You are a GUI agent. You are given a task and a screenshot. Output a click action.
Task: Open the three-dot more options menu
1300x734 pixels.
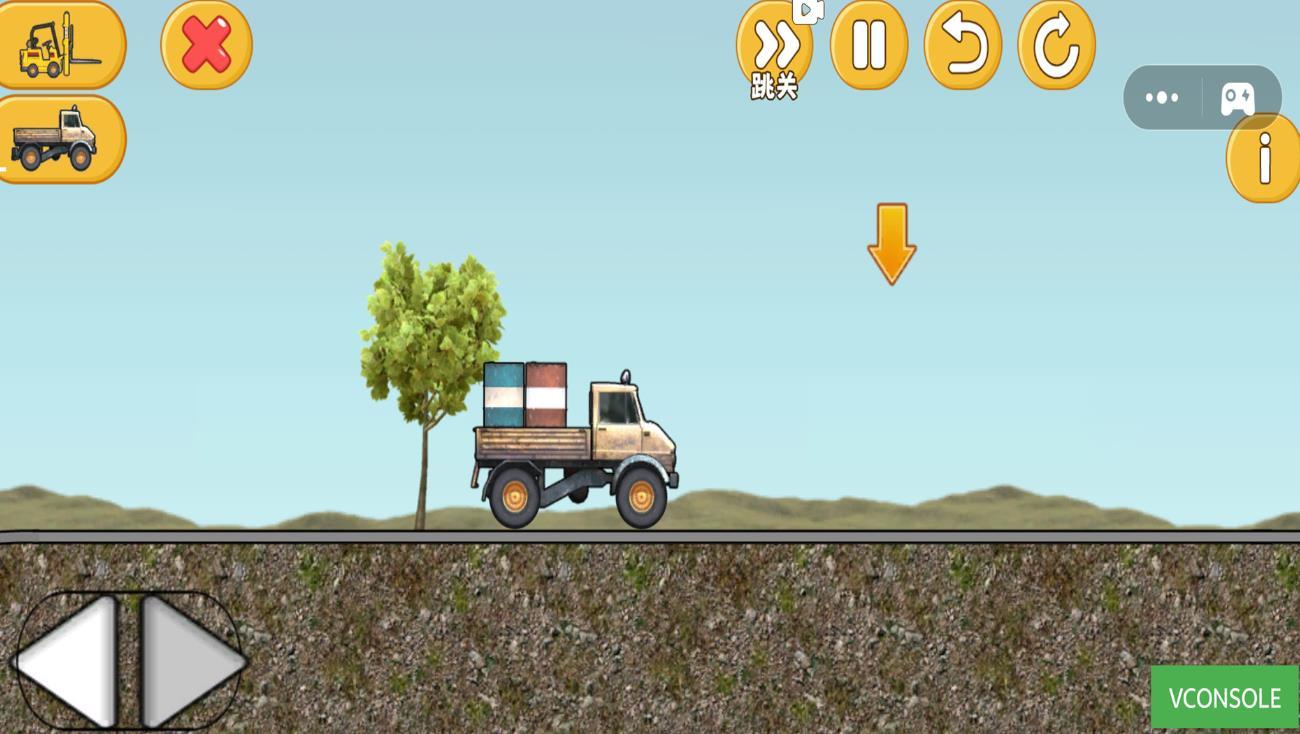[1161, 96]
